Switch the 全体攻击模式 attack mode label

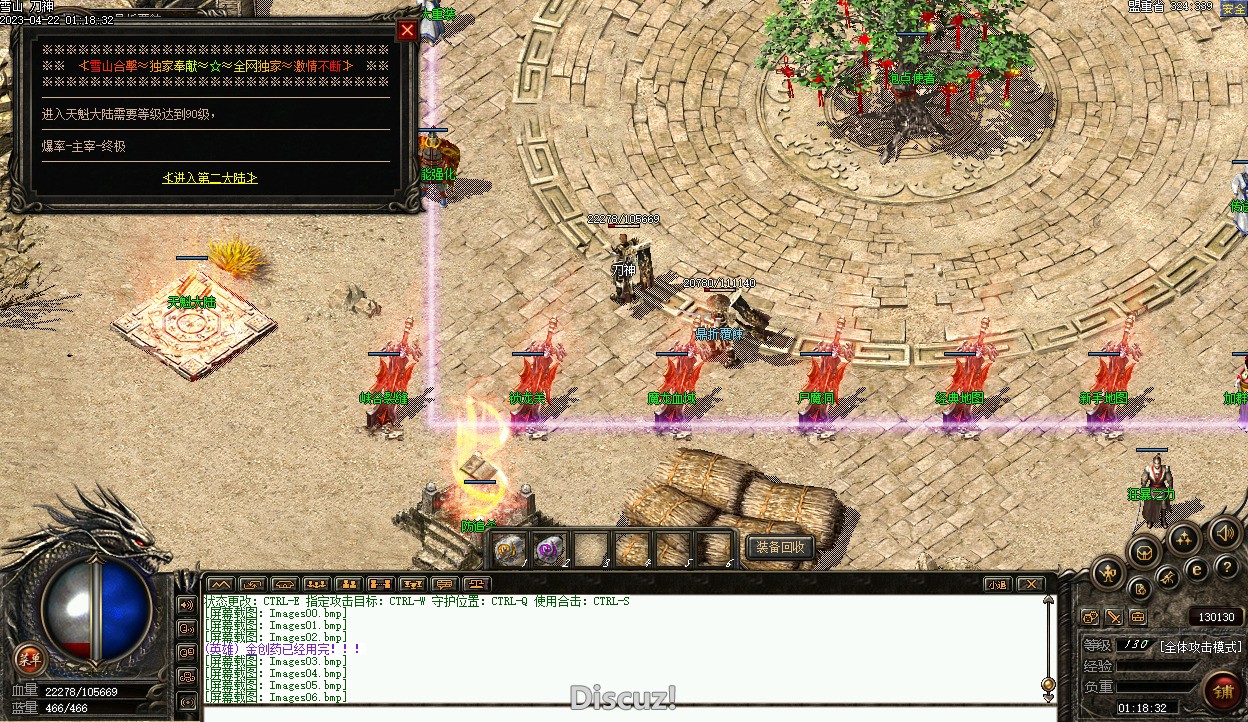(x=1200, y=646)
